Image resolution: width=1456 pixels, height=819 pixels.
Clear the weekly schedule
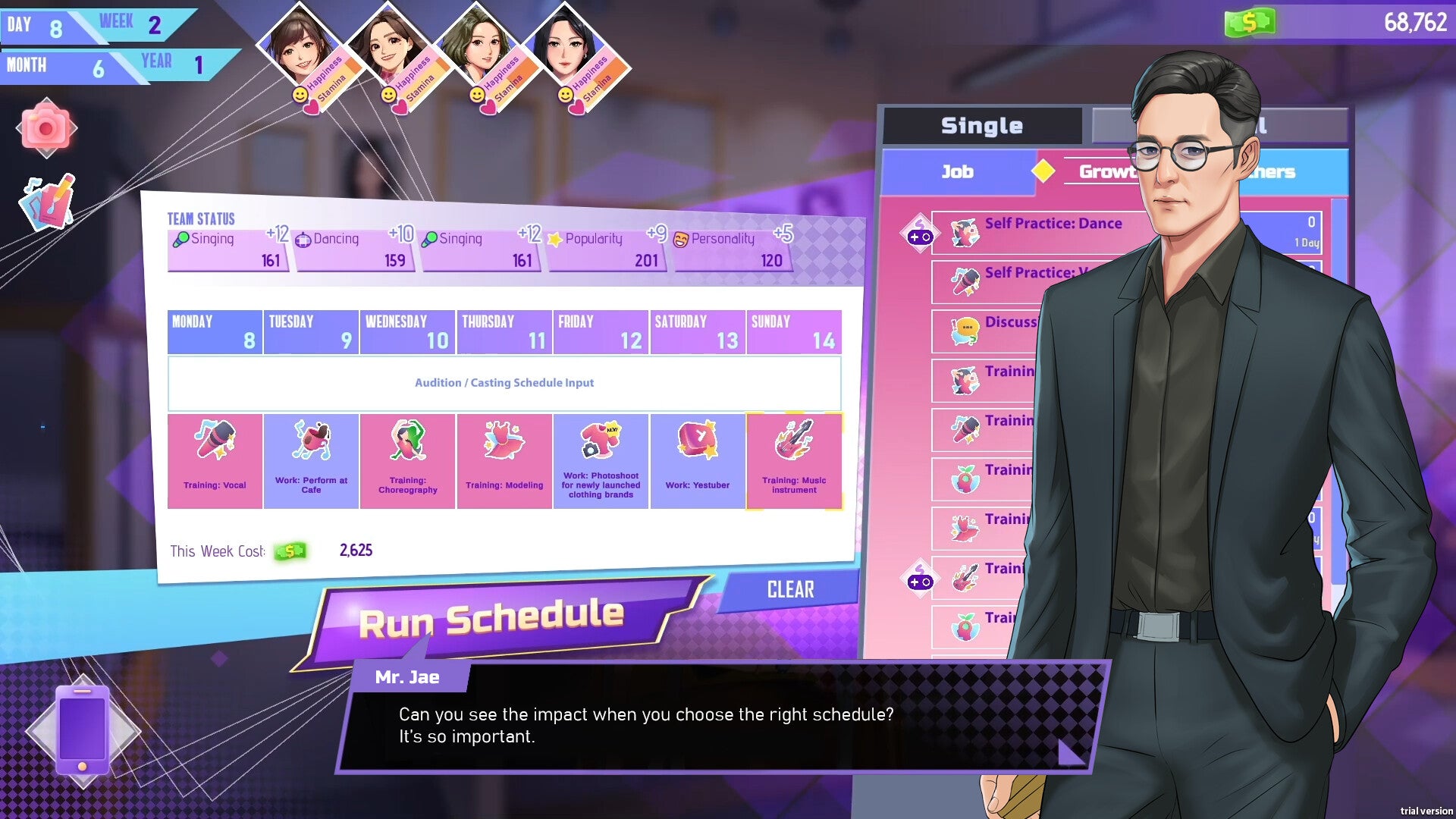pyautogui.click(x=792, y=590)
